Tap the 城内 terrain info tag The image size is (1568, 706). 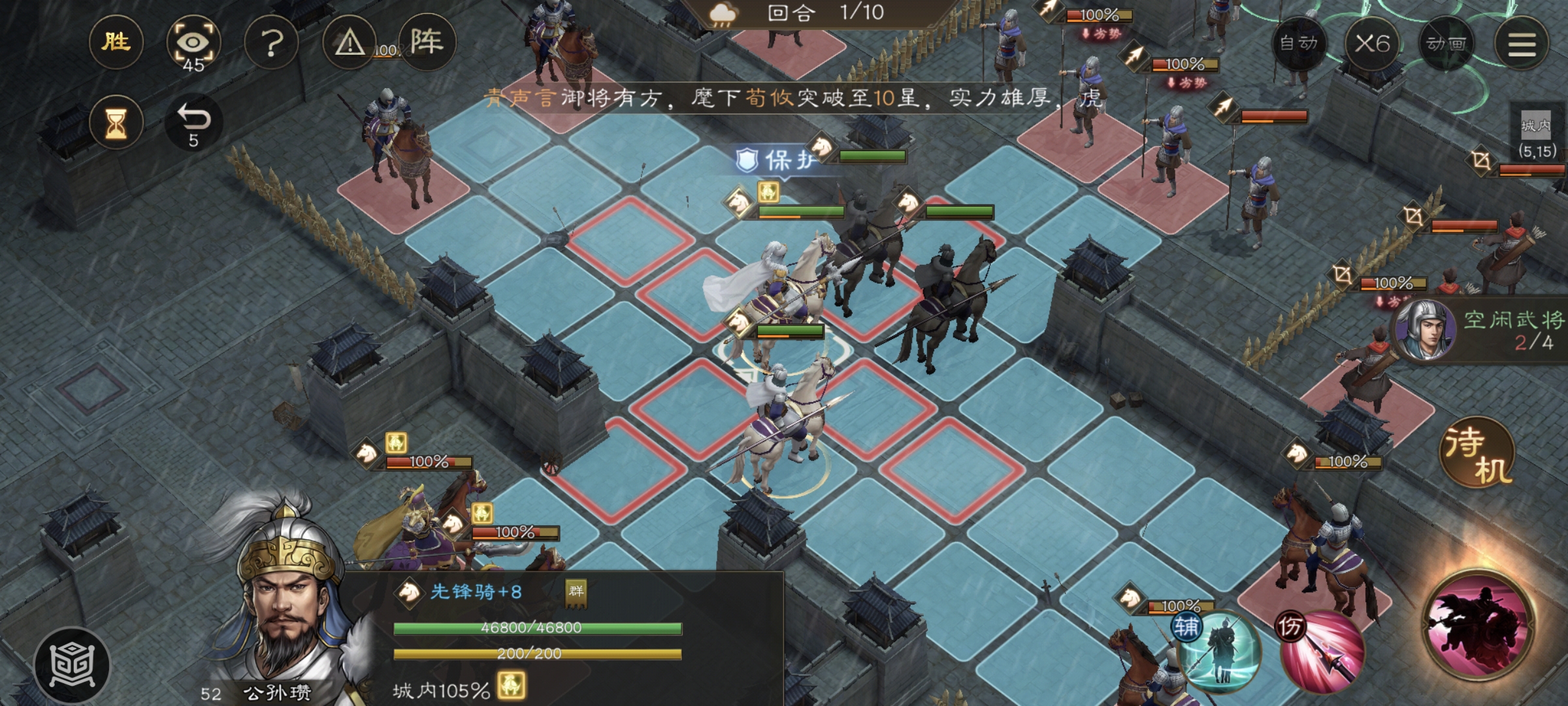1536,134
